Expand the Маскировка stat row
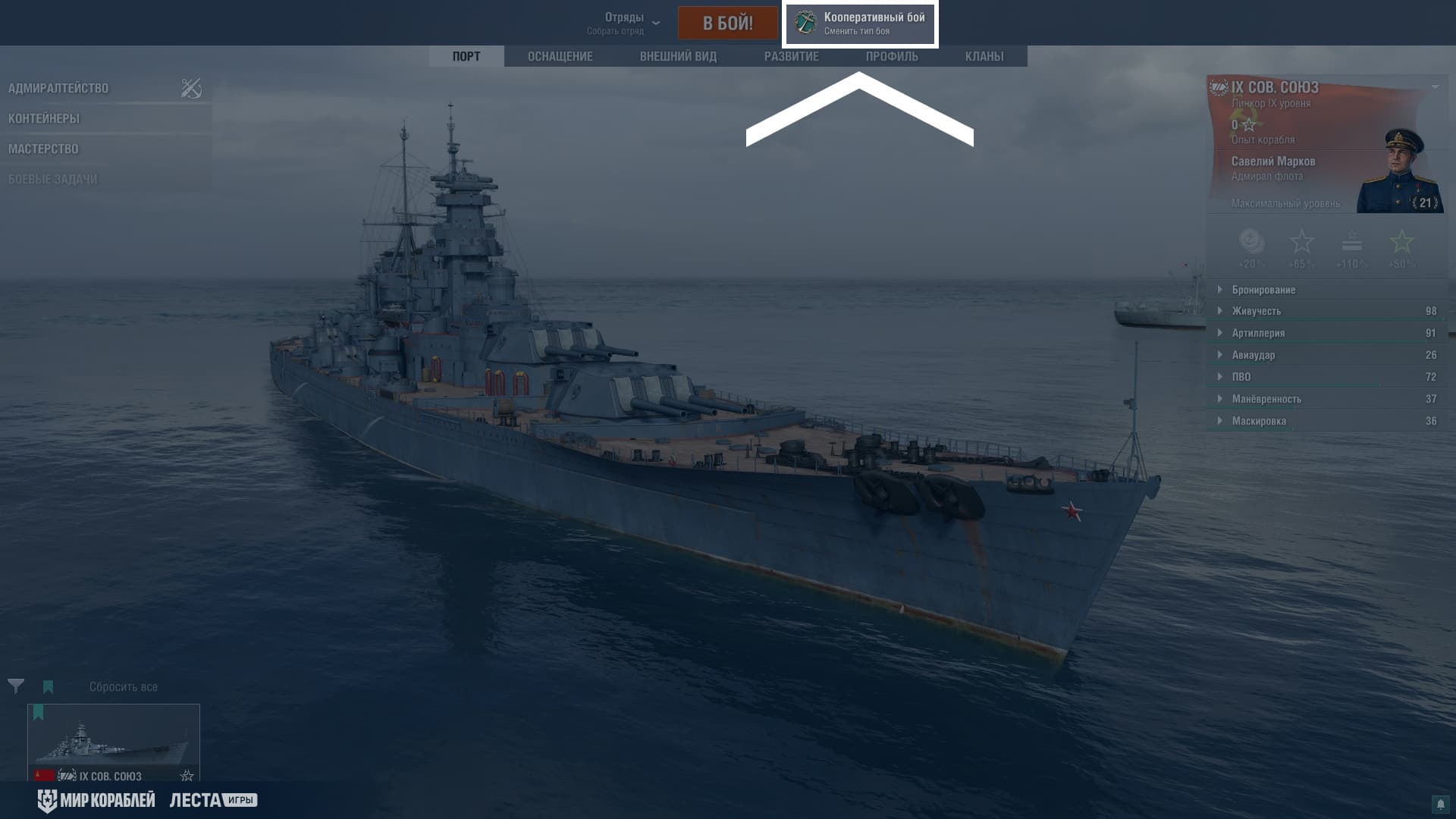This screenshot has width=1456, height=819. [1259, 421]
